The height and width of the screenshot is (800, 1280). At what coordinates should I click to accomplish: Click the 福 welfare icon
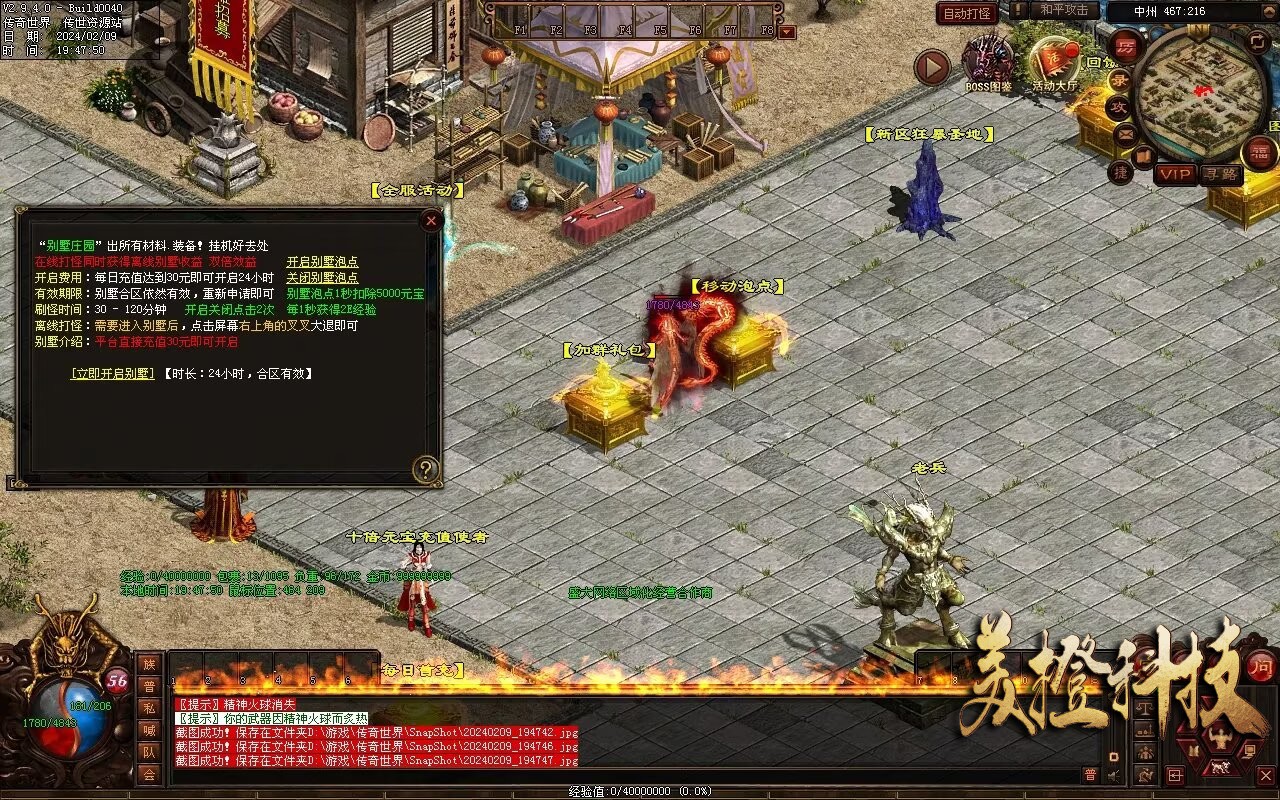[x=1259, y=152]
